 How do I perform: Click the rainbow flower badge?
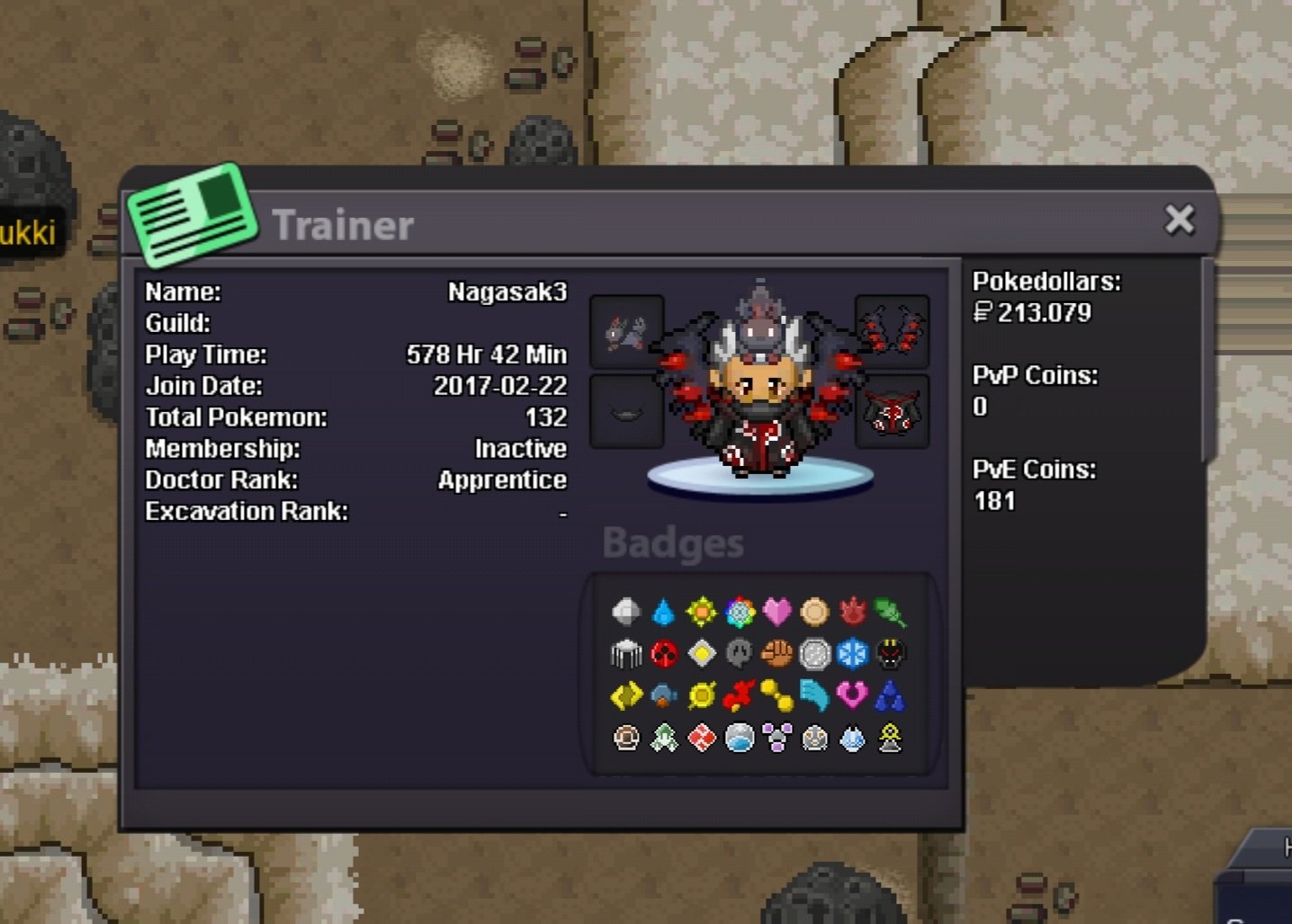point(740,612)
